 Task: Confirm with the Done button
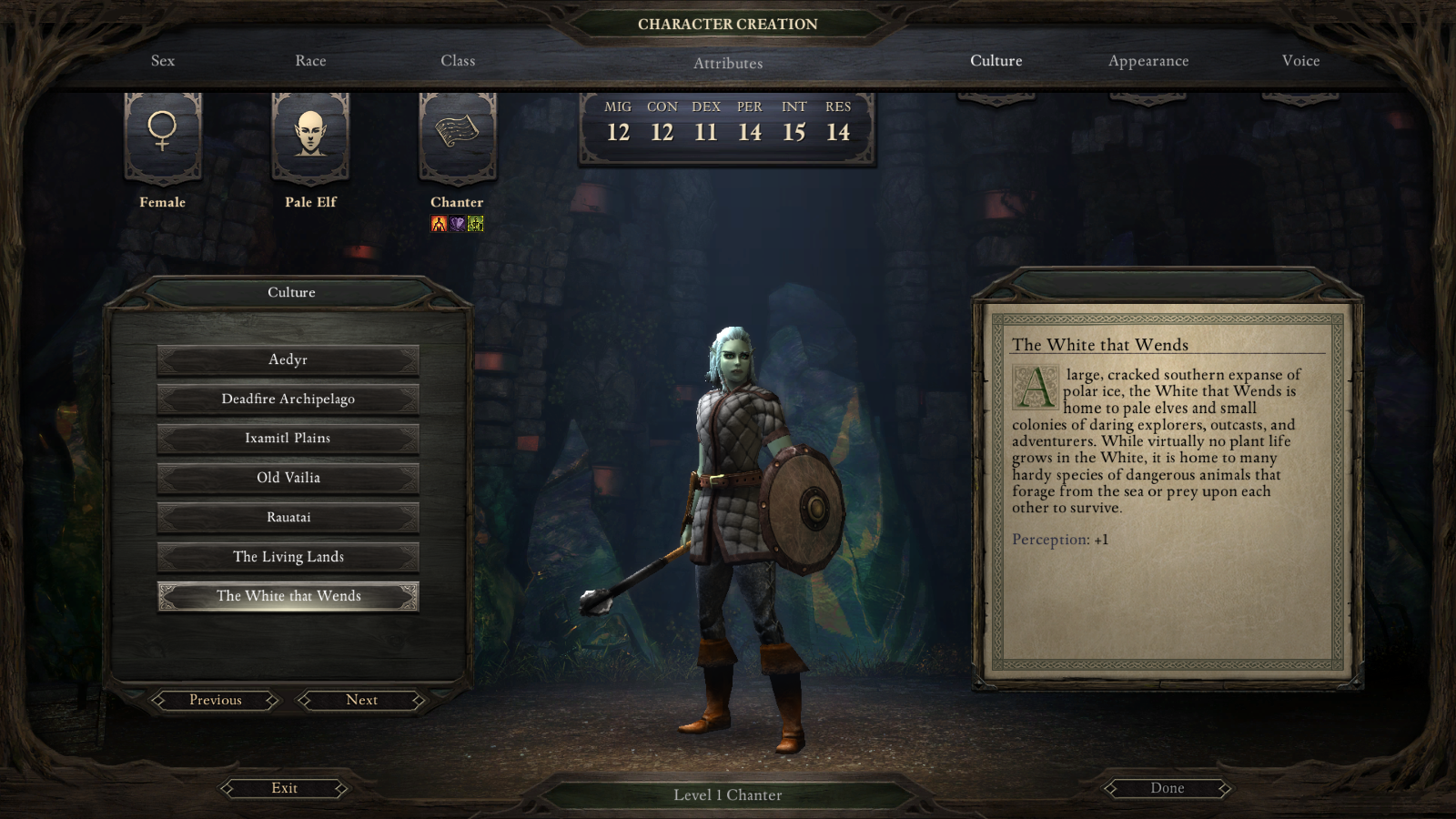pos(1167,788)
